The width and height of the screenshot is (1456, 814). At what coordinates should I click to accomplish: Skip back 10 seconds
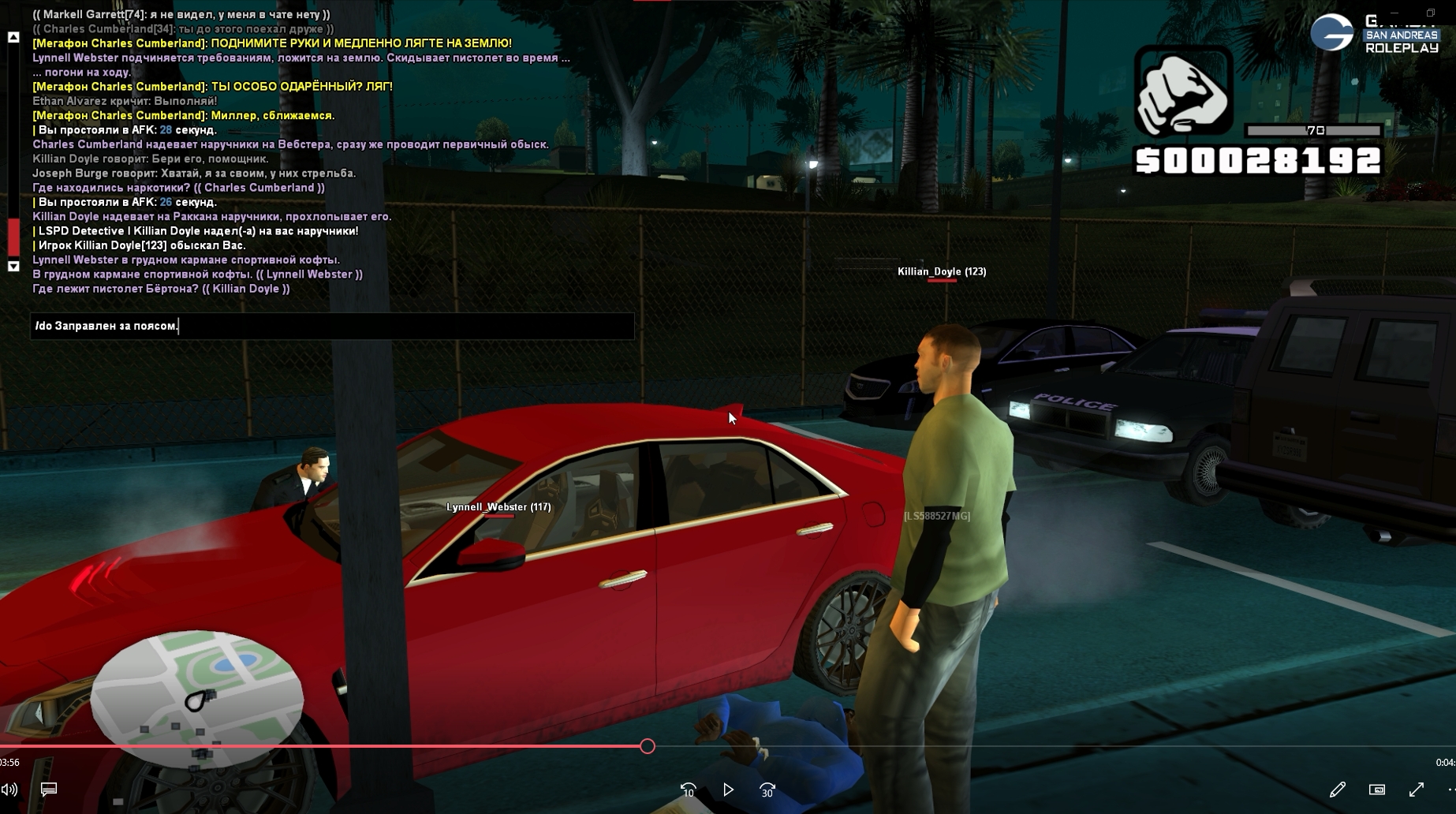point(688,790)
